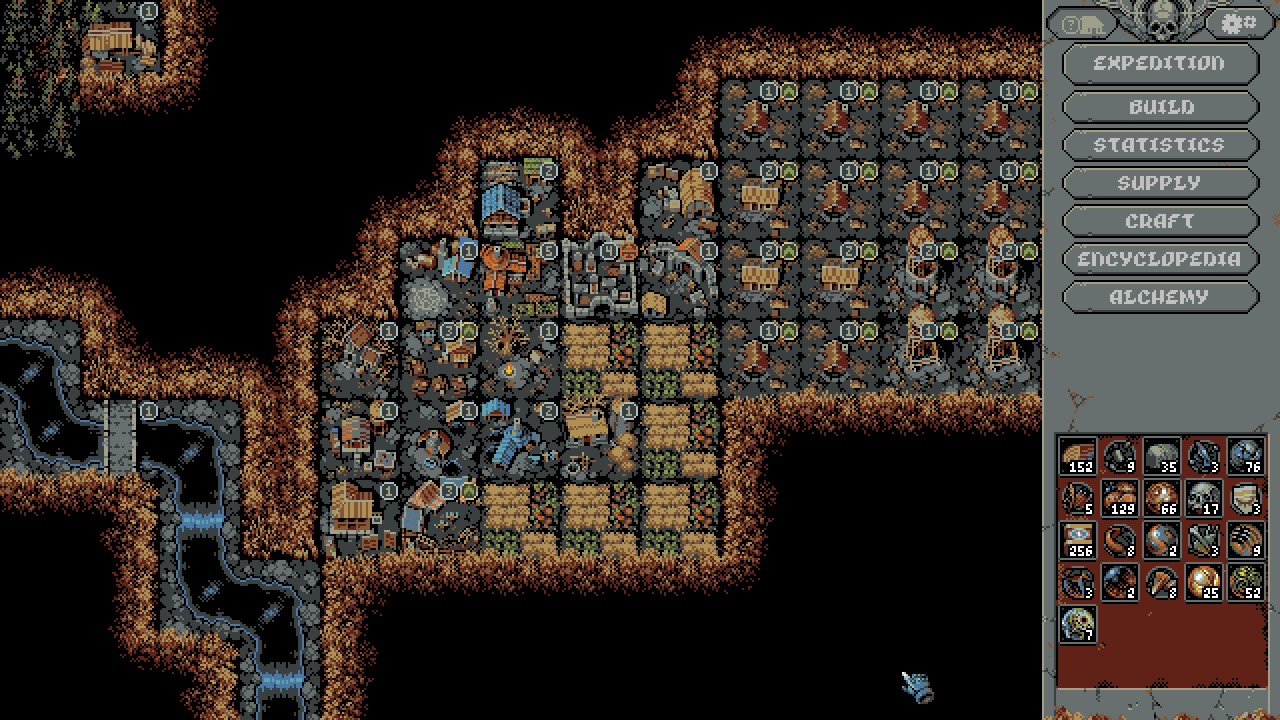The height and width of the screenshot is (720, 1280).
Task: Select the green zombie head item with 7
Action: point(1077,624)
